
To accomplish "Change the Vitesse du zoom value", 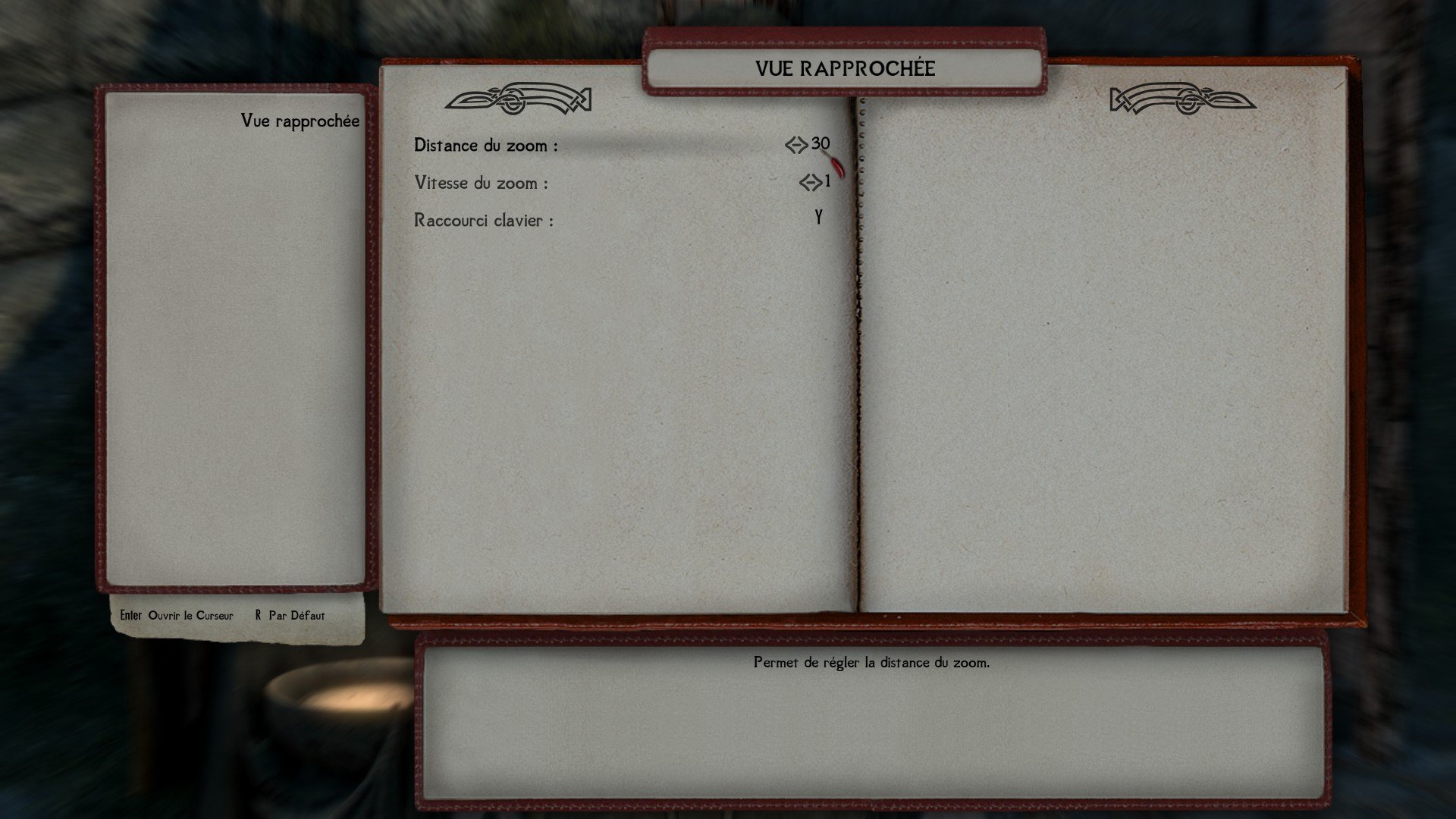I will (x=814, y=183).
